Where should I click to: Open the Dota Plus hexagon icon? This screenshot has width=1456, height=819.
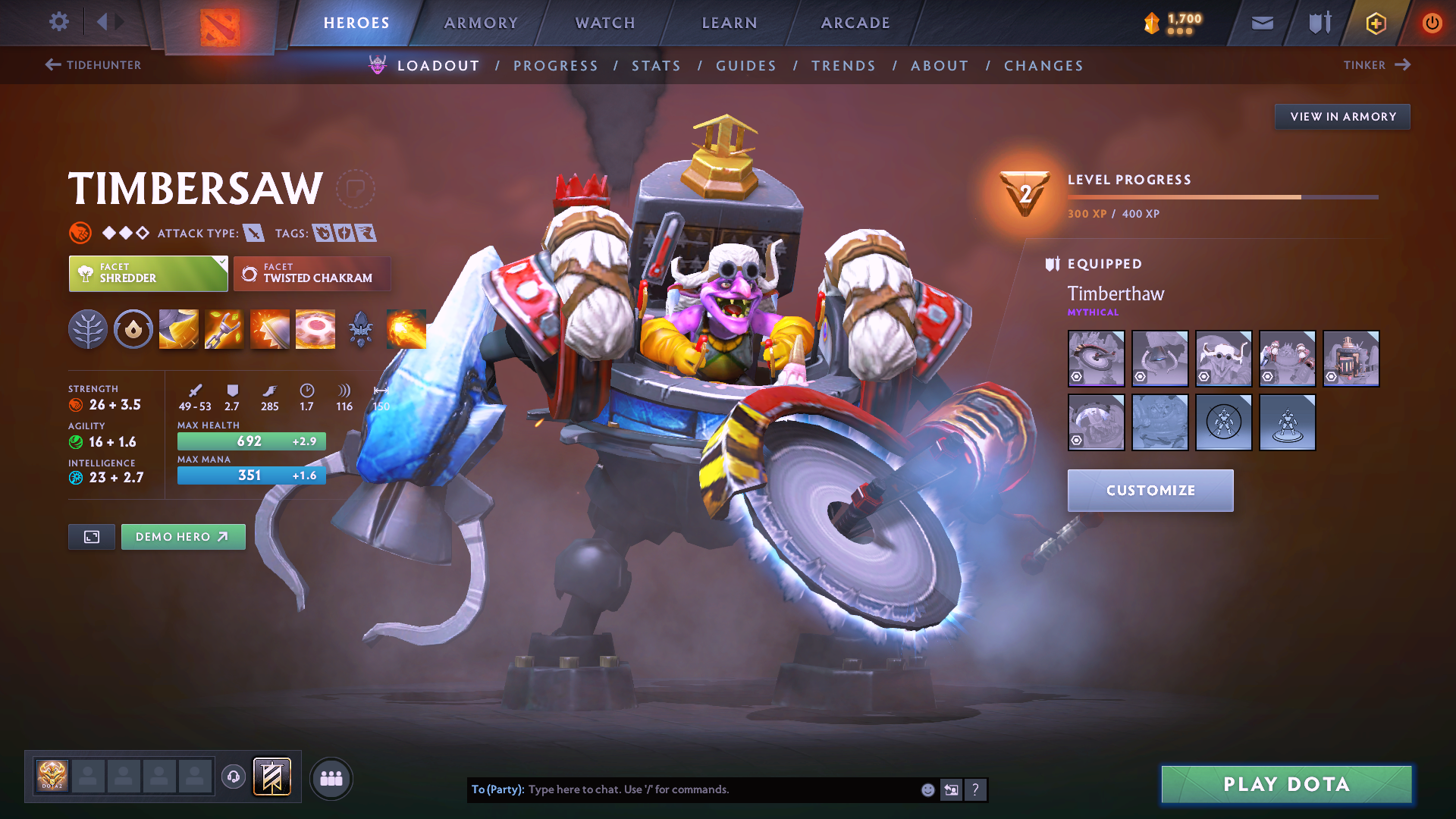pos(1375,23)
